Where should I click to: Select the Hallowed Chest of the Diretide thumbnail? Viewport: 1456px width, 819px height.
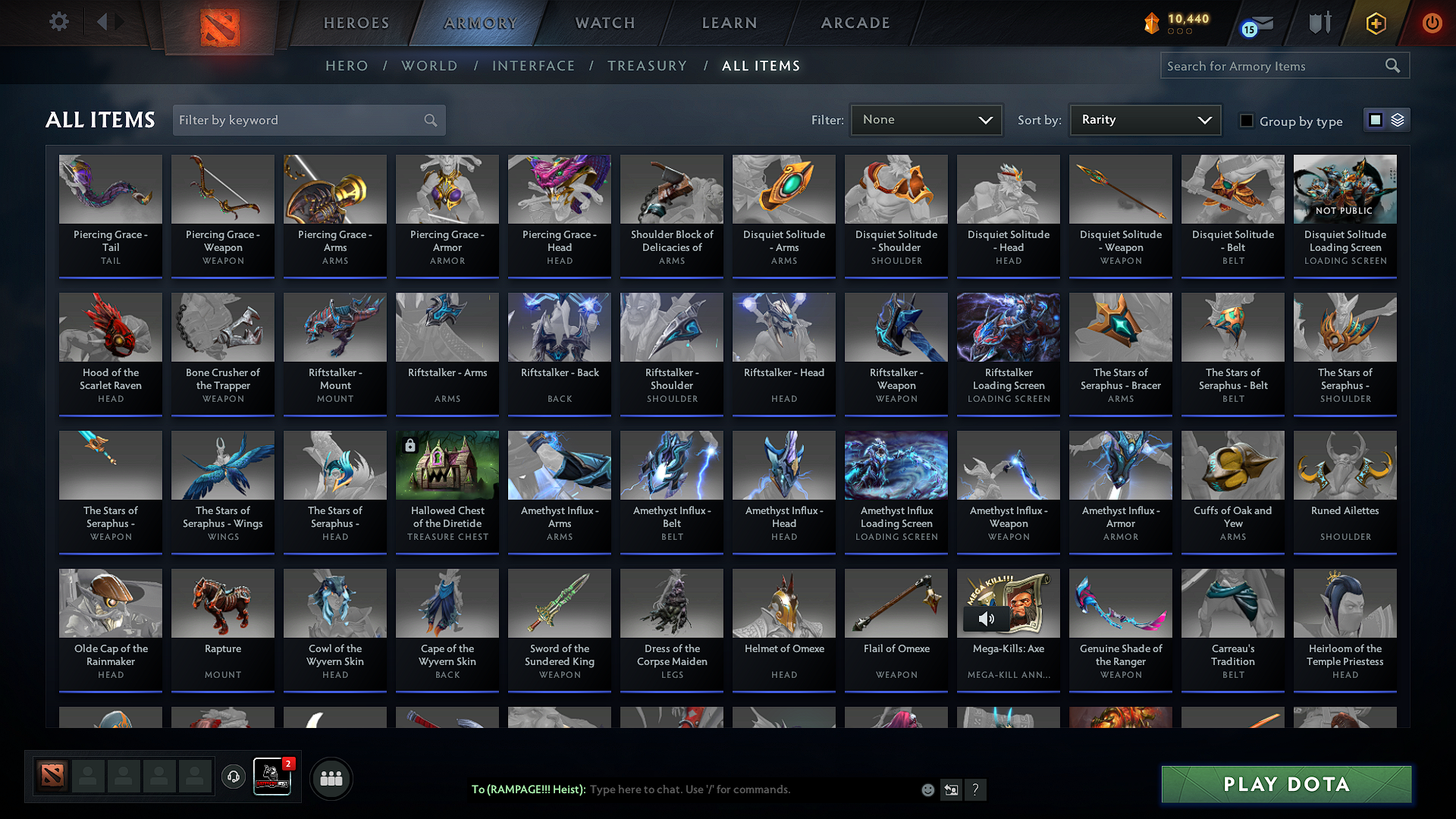pos(447,464)
